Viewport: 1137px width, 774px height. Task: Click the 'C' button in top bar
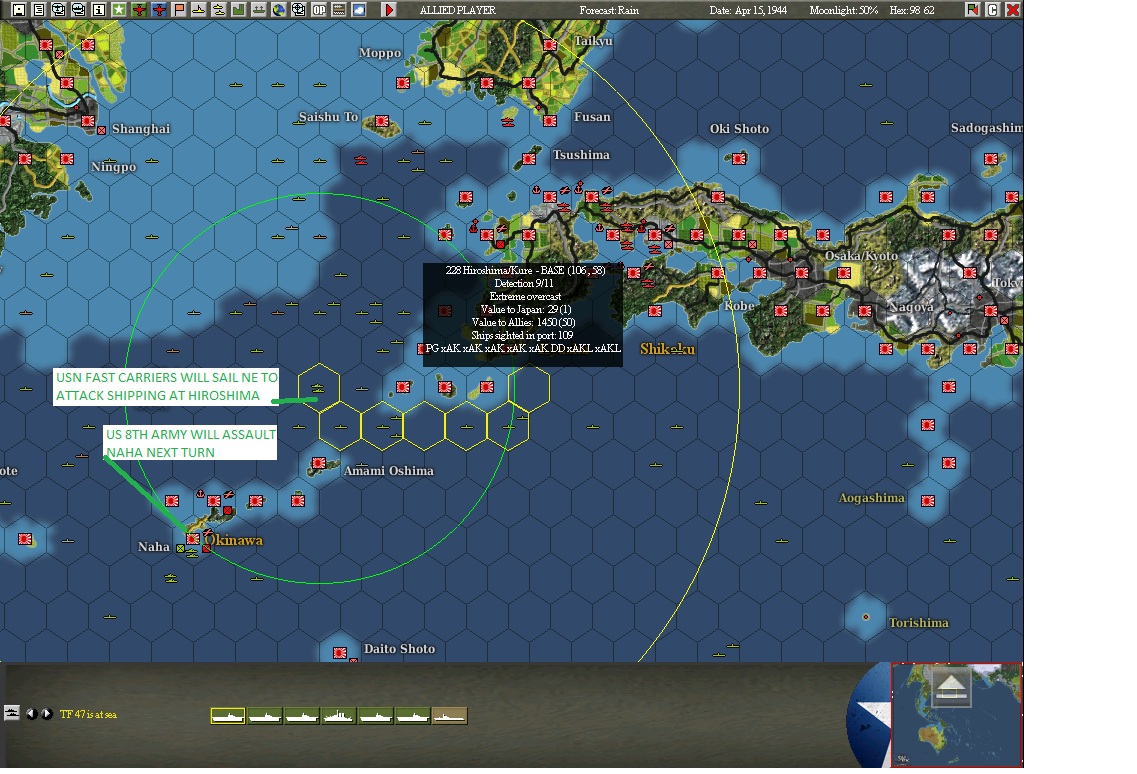(993, 10)
